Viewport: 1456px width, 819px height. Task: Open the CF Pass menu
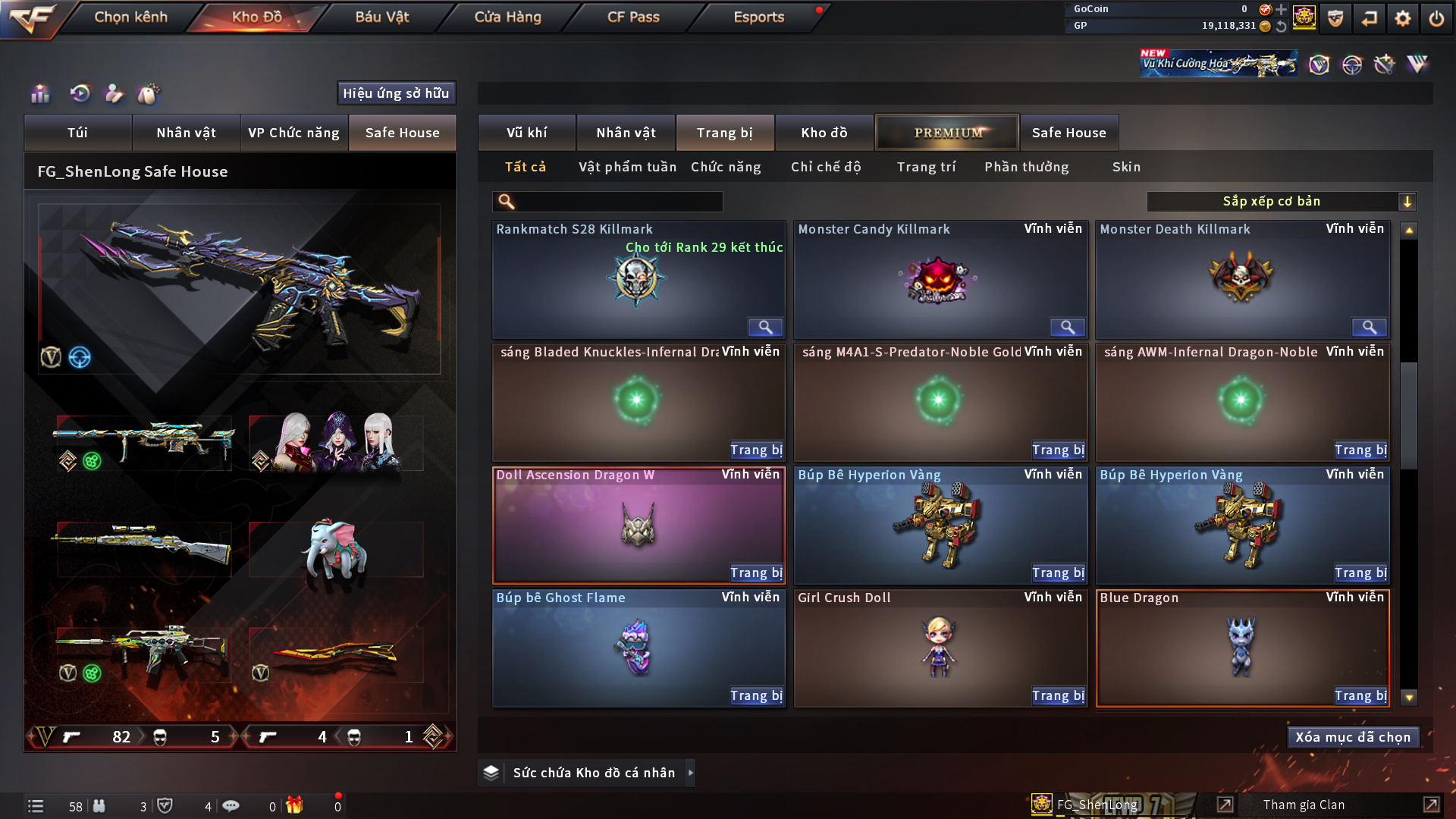pos(633,17)
